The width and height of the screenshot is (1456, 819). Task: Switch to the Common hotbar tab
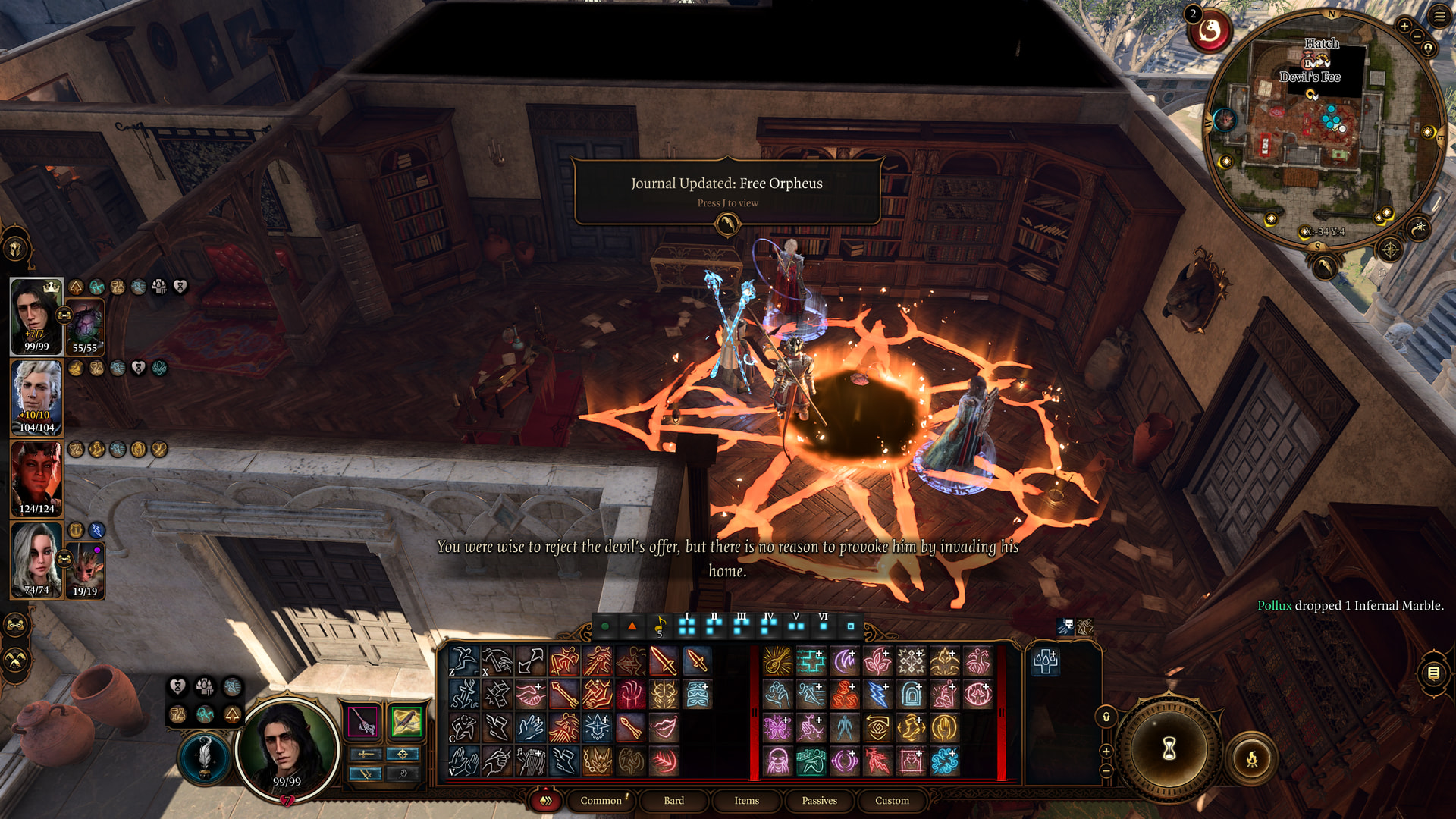[x=601, y=800]
